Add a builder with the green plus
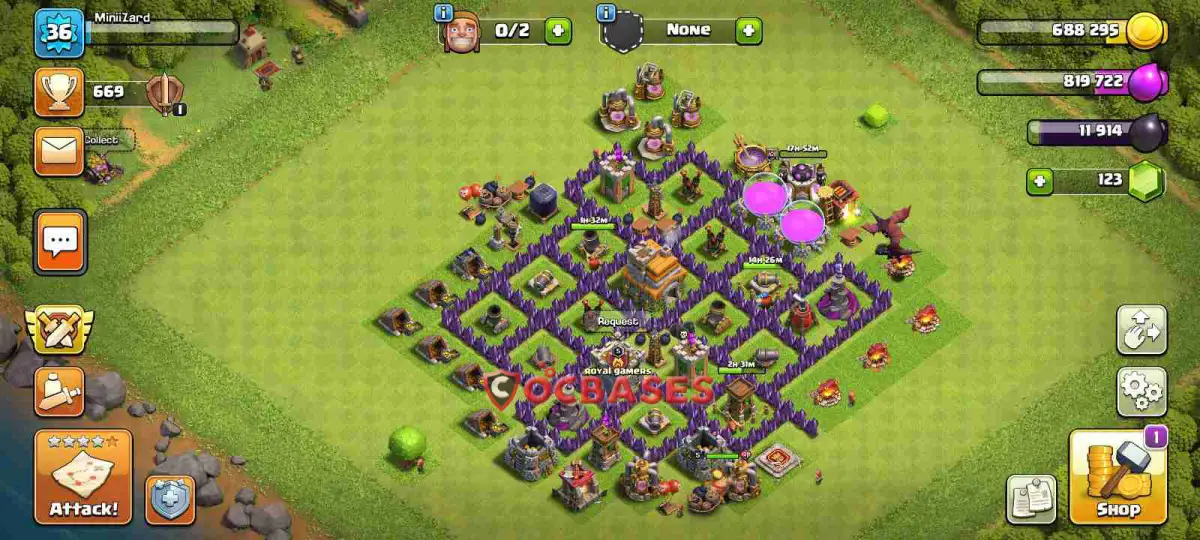1200x540 pixels. click(x=558, y=31)
